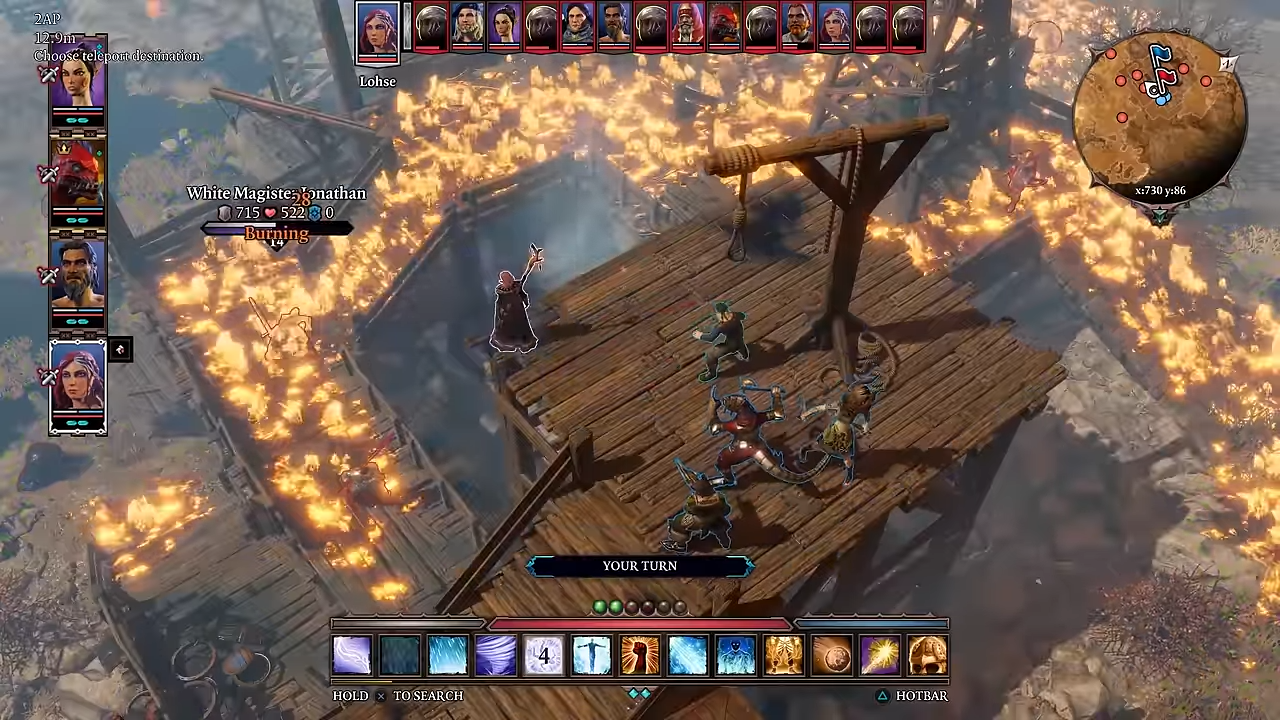1280x720 pixels.
Task: Activate the red raised fist skill
Action: 640,656
